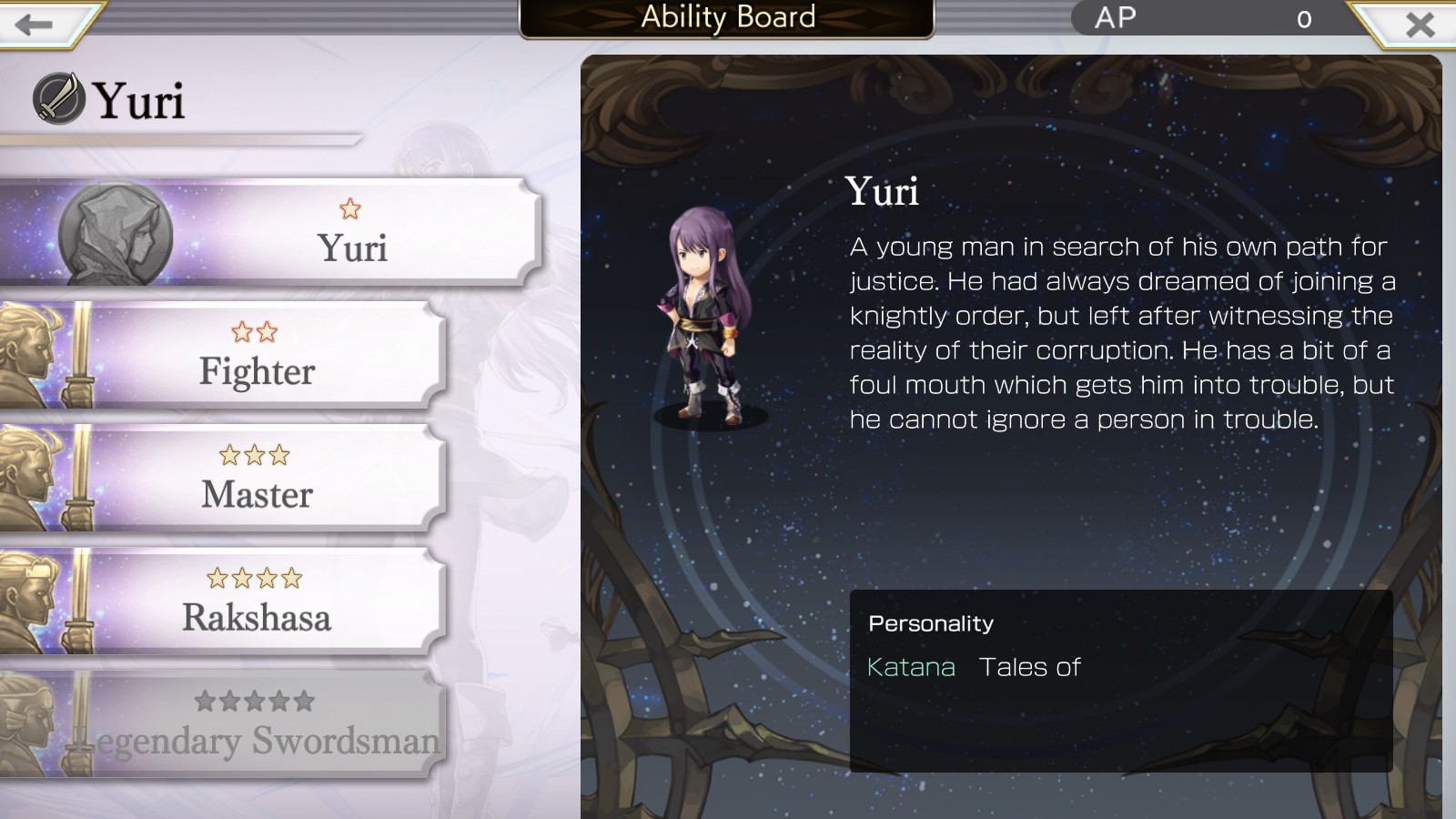Go back with the arrow button
1456x819 pixels.
pos(35,24)
